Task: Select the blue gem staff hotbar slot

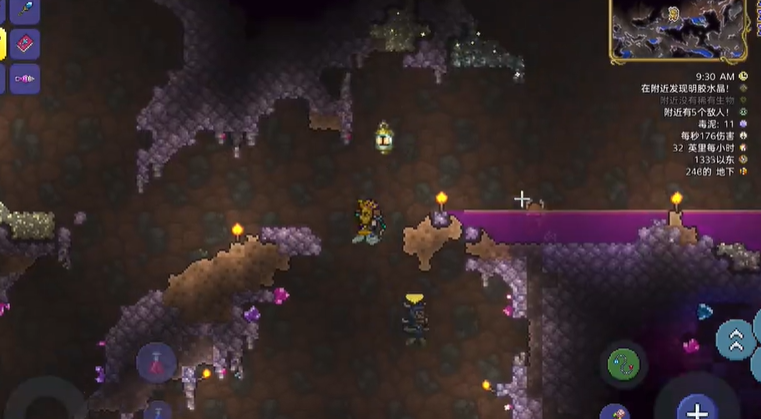Action: coord(26,9)
